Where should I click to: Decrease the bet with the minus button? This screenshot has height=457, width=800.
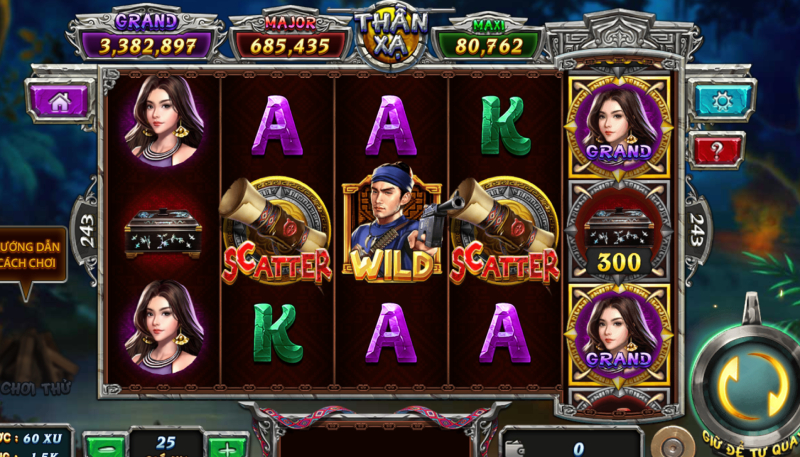(x=104, y=446)
